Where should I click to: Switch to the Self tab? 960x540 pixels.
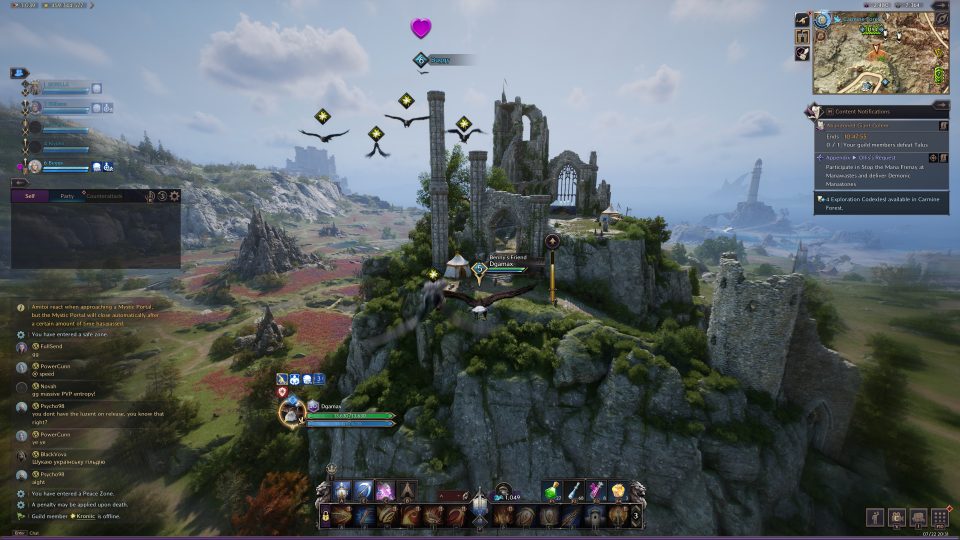tap(30, 196)
